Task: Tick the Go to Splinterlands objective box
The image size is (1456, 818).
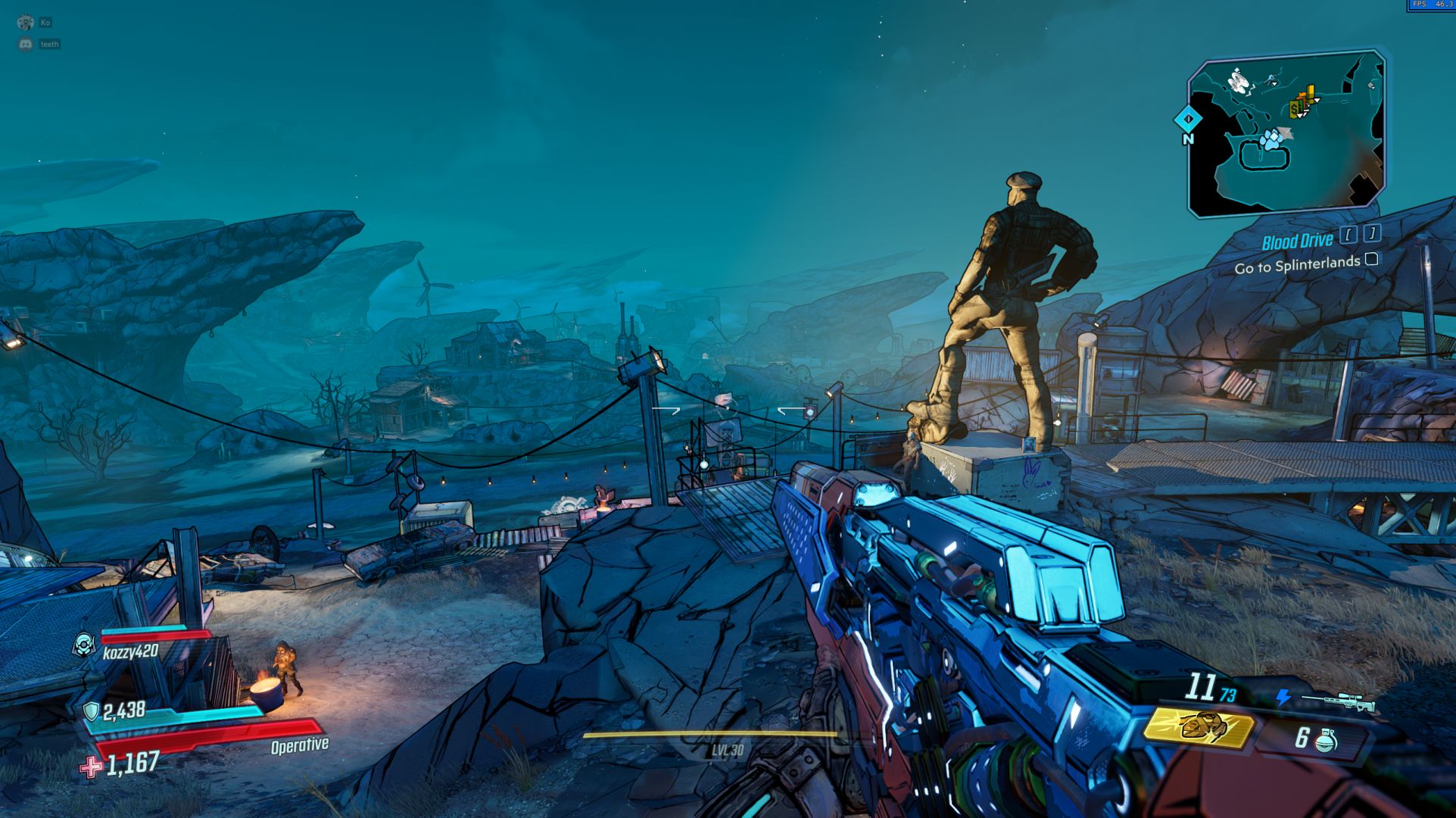Action: 1371,260
